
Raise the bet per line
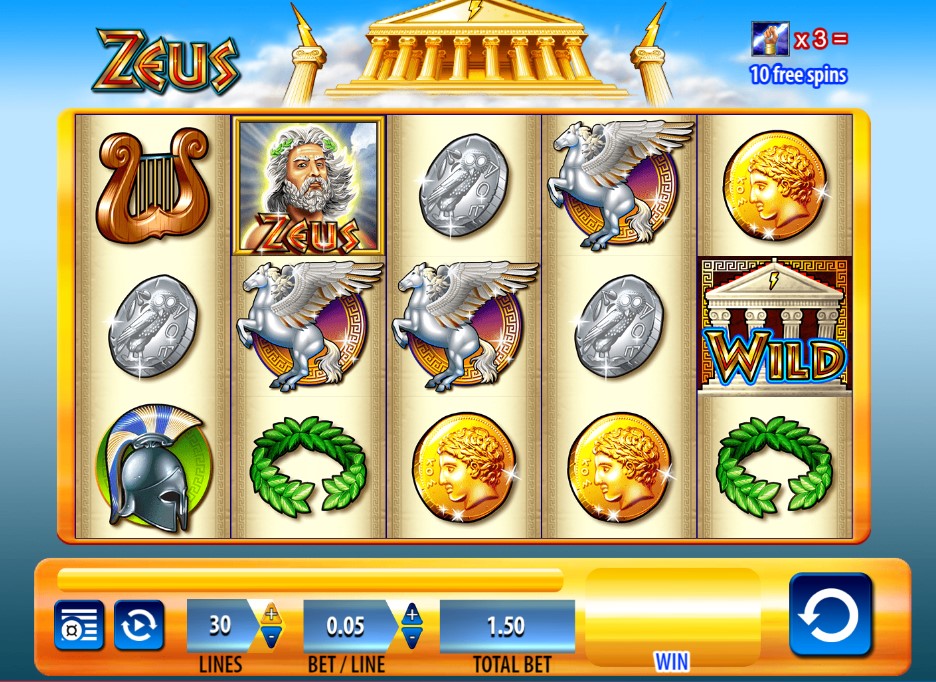pyautogui.click(x=410, y=614)
